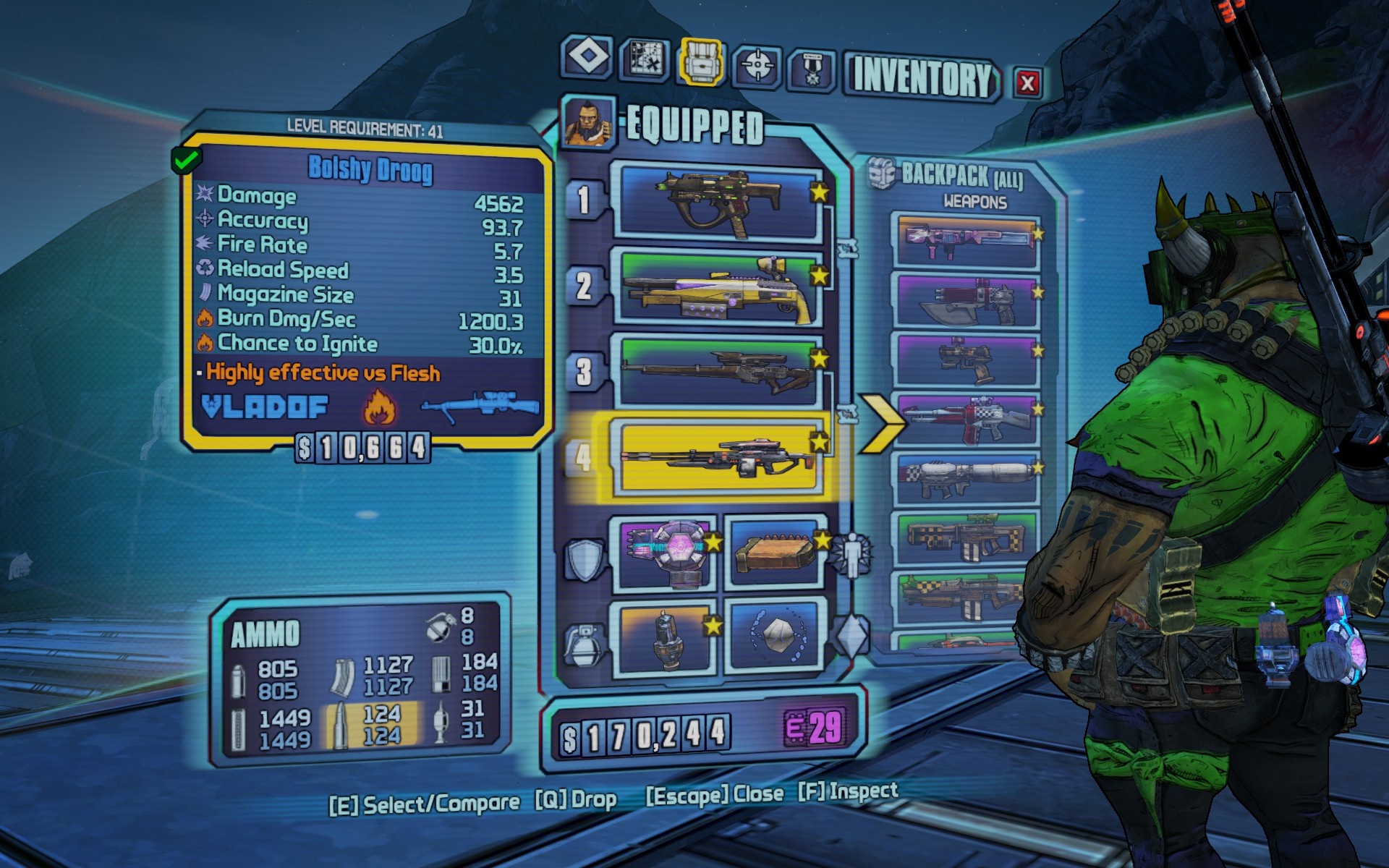1389x868 pixels.
Task: Choose the equipped class mod slot
Action: coord(776,553)
